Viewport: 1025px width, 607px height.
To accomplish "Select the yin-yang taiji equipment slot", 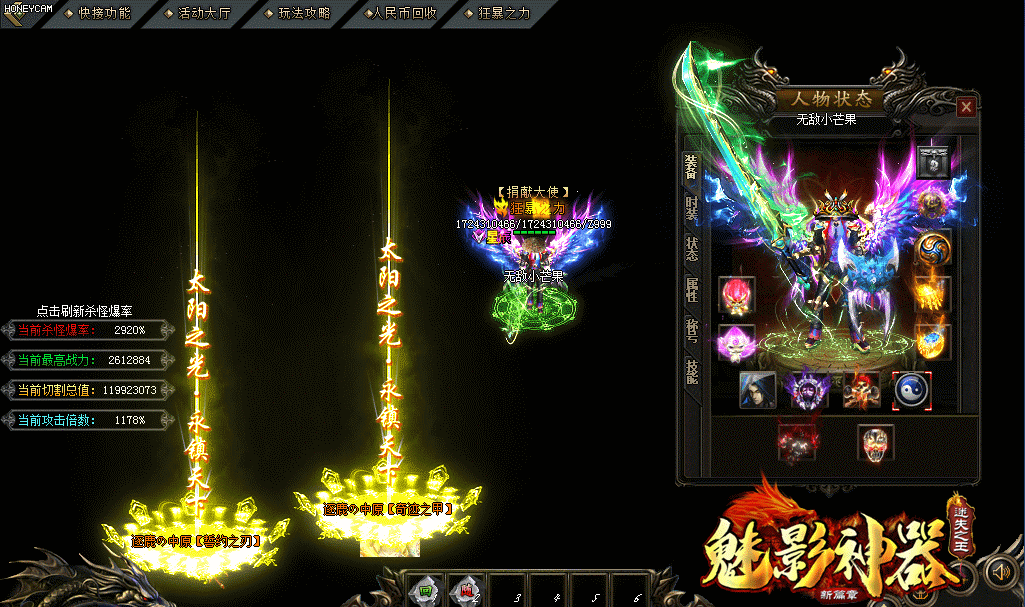I will (x=911, y=390).
